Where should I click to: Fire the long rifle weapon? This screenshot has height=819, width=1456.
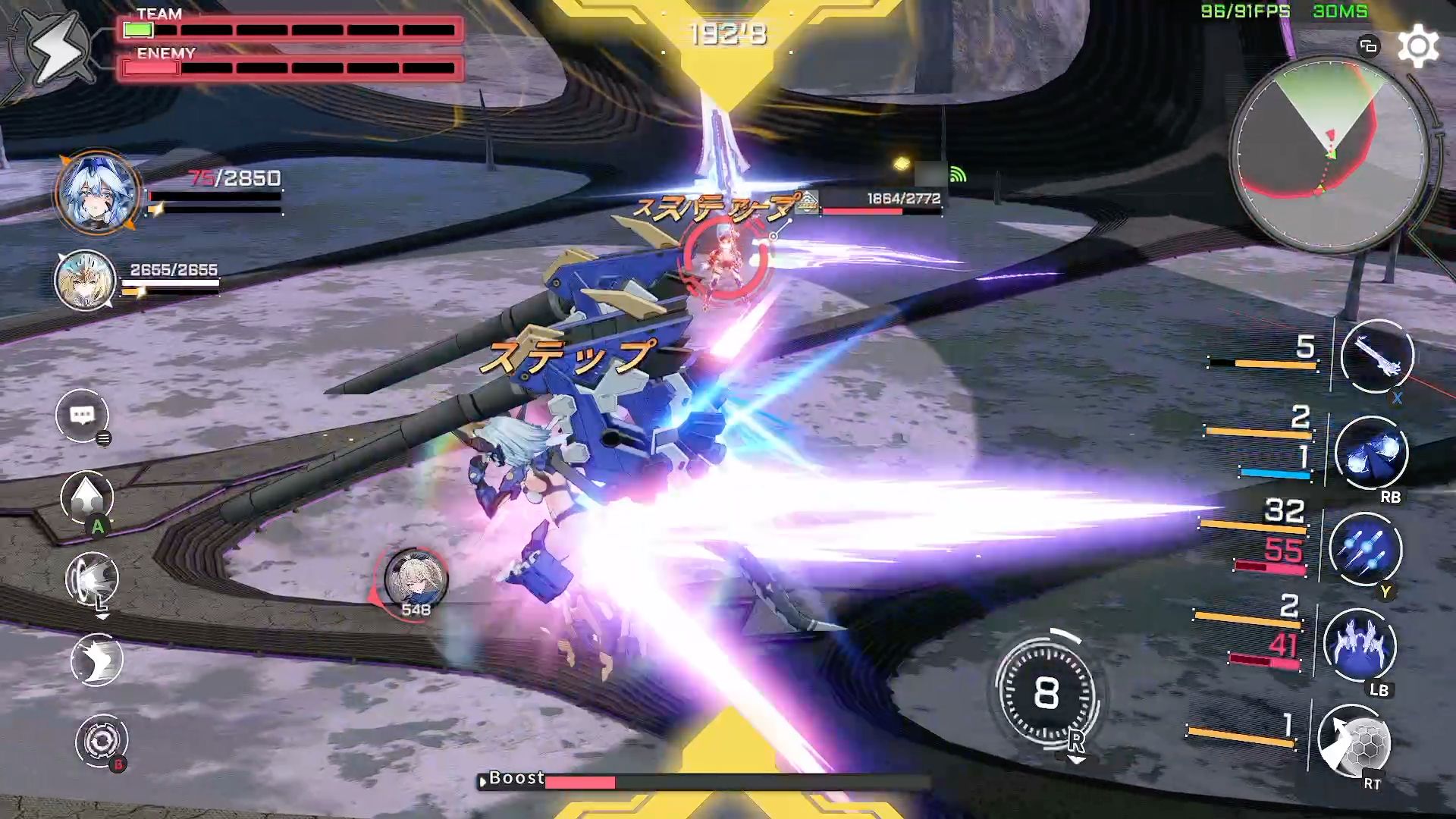click(x=1376, y=356)
